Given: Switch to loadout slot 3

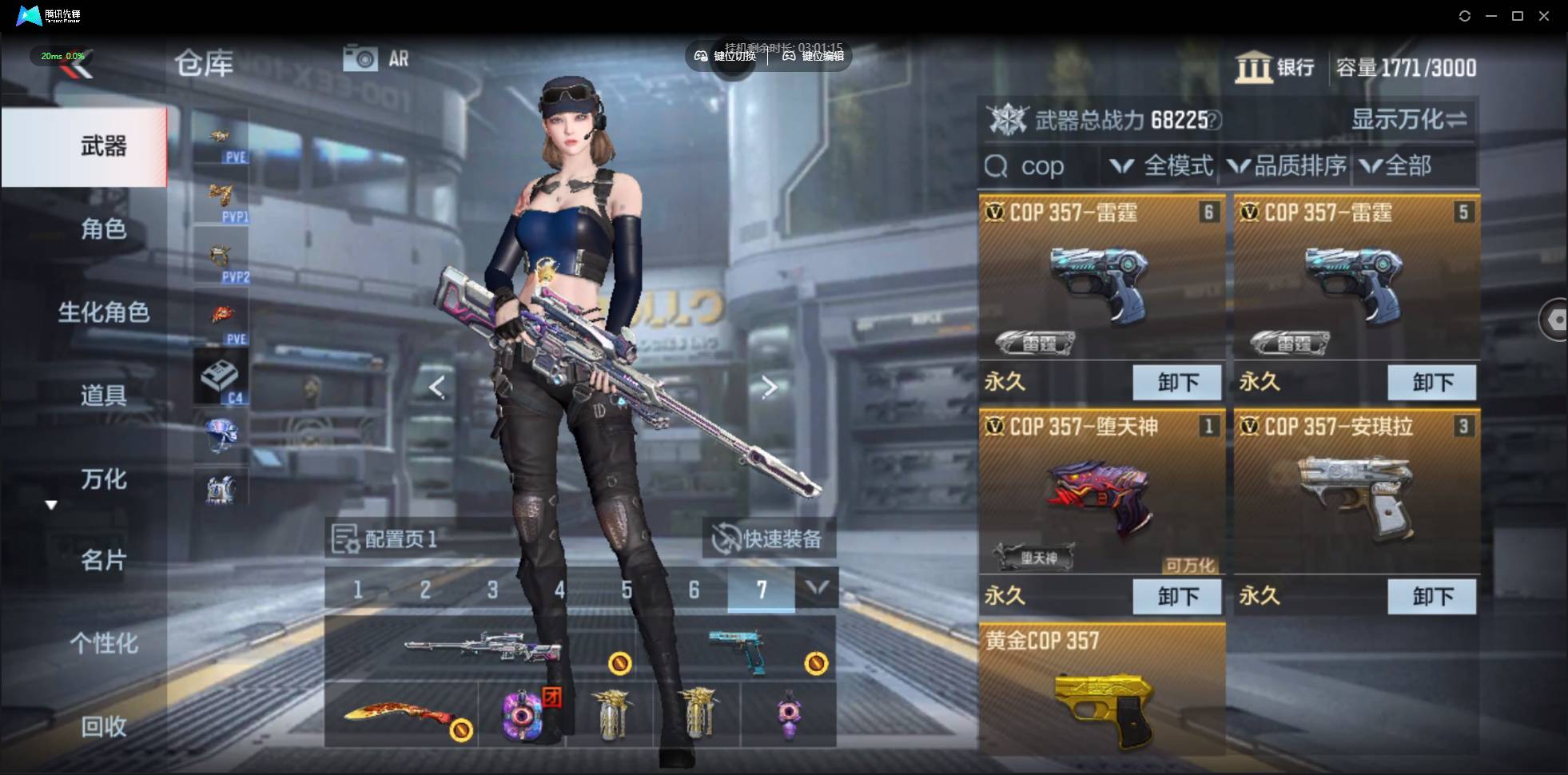Looking at the screenshot, I should [492, 590].
